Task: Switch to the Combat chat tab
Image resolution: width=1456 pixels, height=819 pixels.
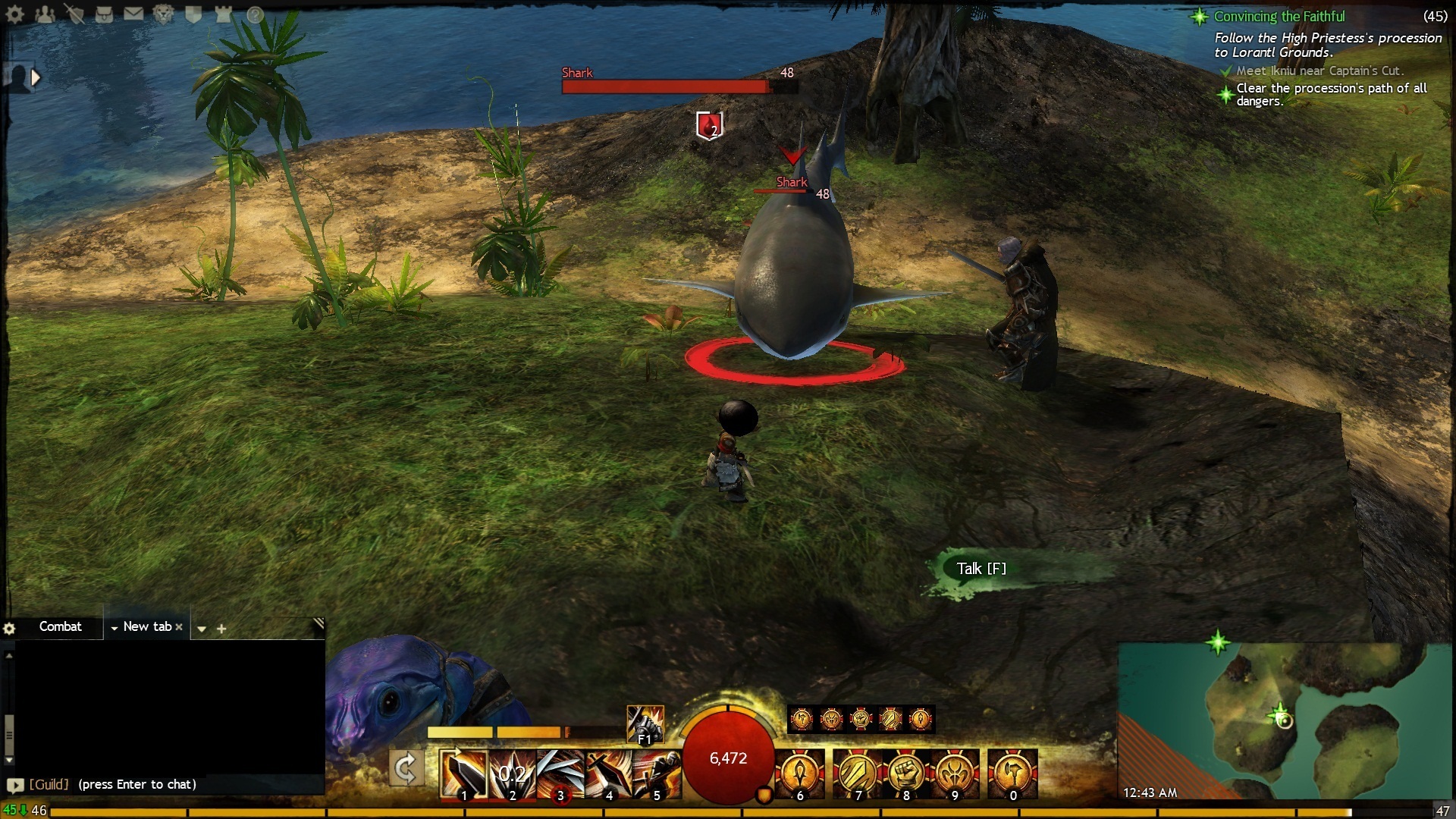Action: click(x=60, y=626)
